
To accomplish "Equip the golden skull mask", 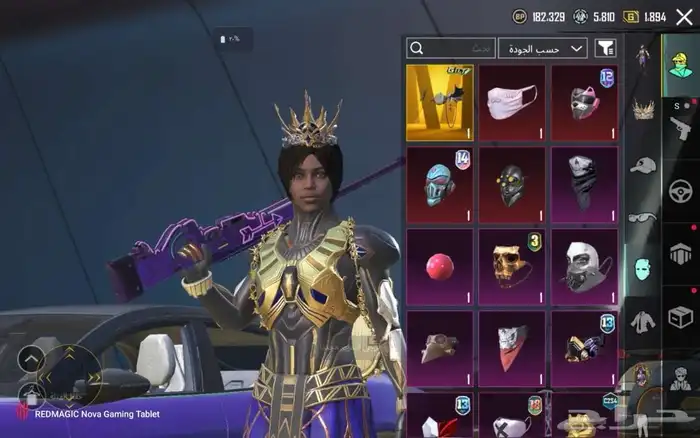I will point(512,267).
